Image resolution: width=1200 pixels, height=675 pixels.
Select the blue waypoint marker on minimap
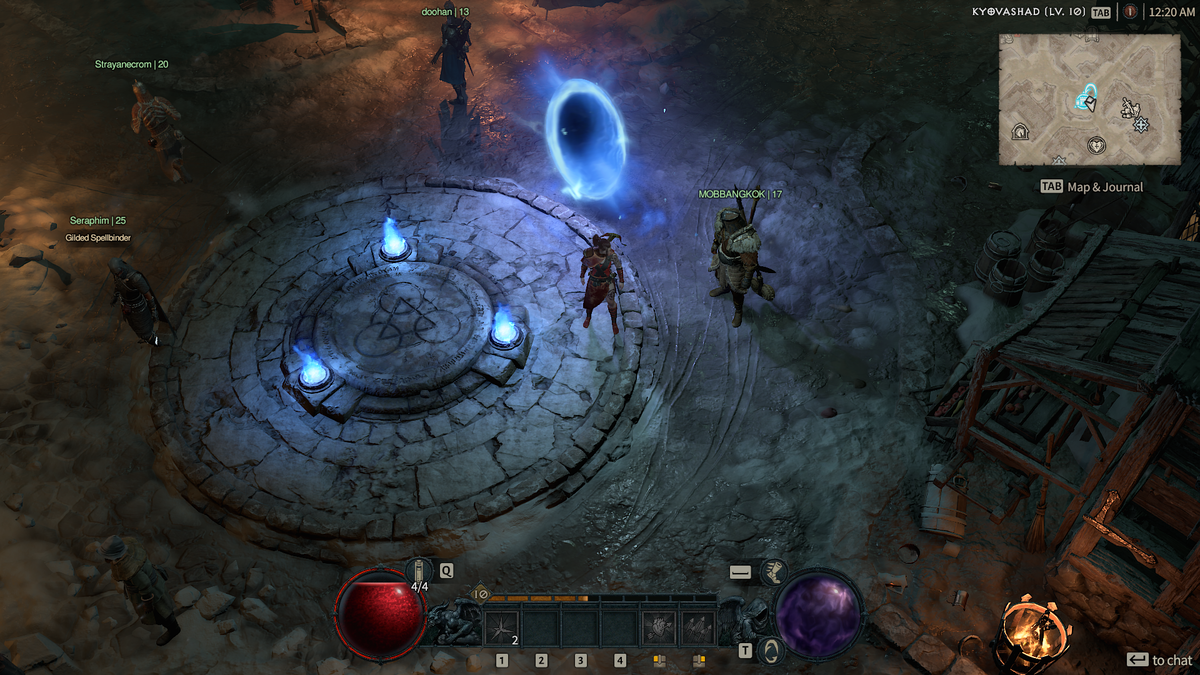point(1085,98)
